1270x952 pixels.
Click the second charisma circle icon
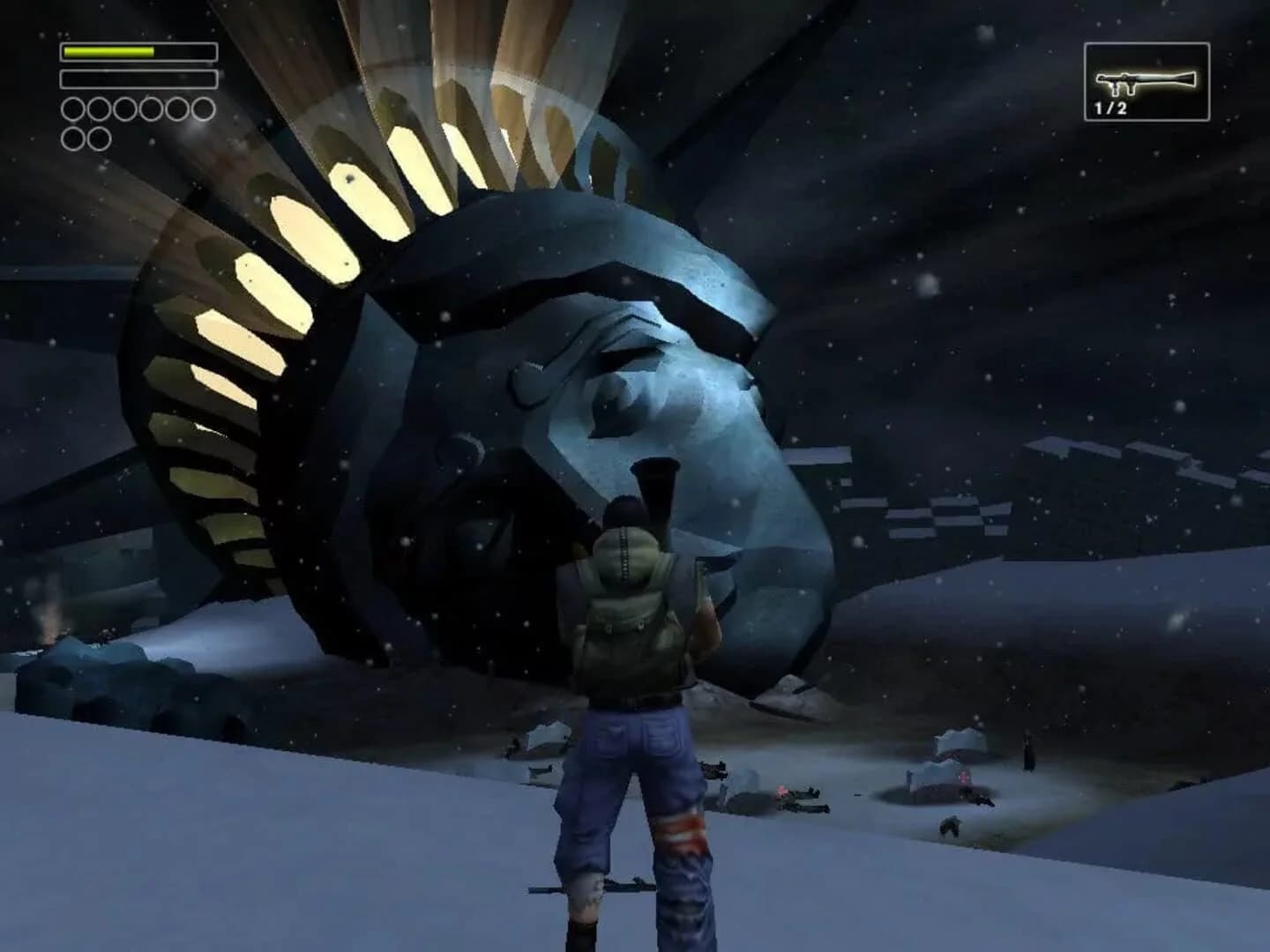pyautogui.click(x=100, y=109)
